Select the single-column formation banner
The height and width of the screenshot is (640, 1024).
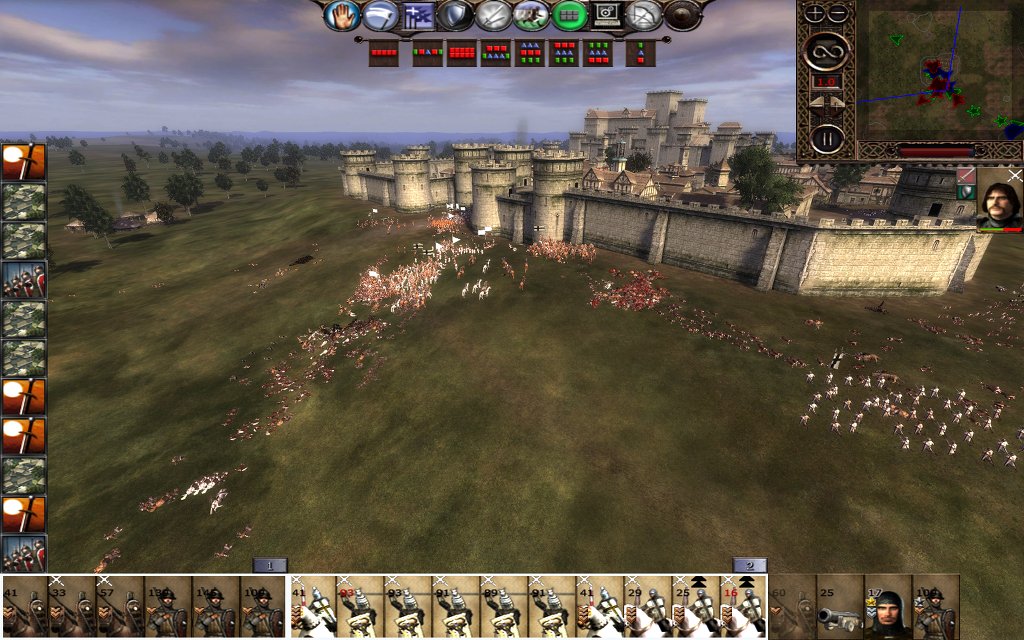point(640,52)
